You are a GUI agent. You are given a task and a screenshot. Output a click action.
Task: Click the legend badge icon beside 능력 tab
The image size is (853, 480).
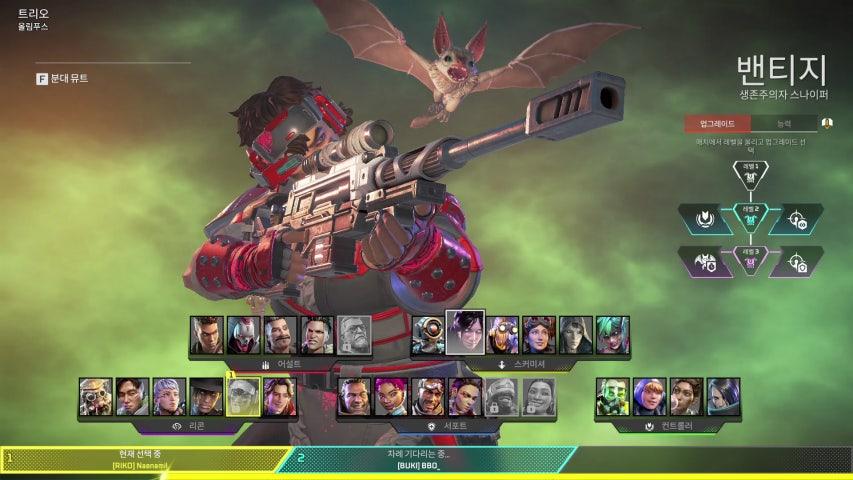(827, 123)
